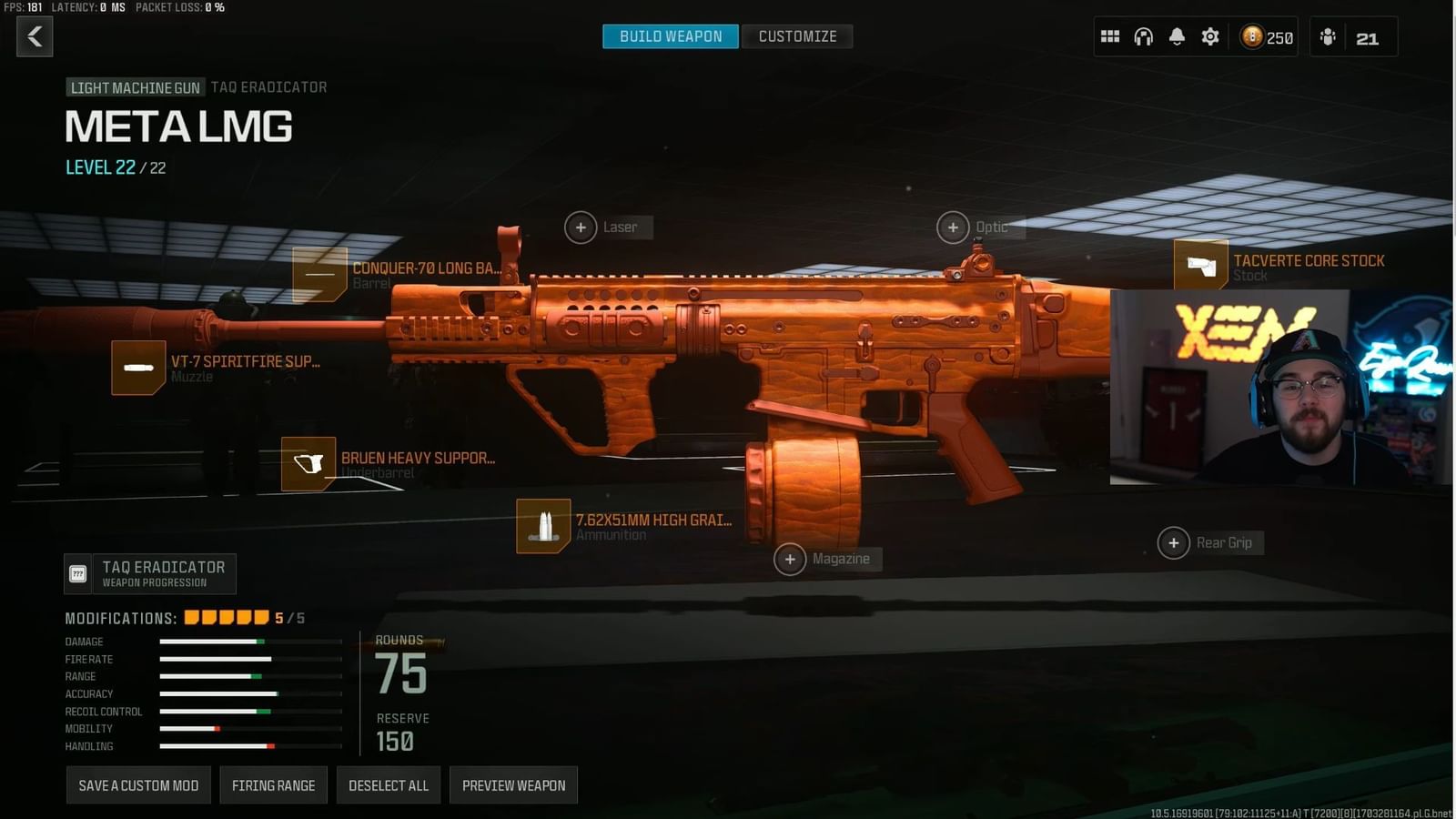Open the Tacverte Core Stock attachment
The width and height of the screenshot is (1456, 819).
1201,267
